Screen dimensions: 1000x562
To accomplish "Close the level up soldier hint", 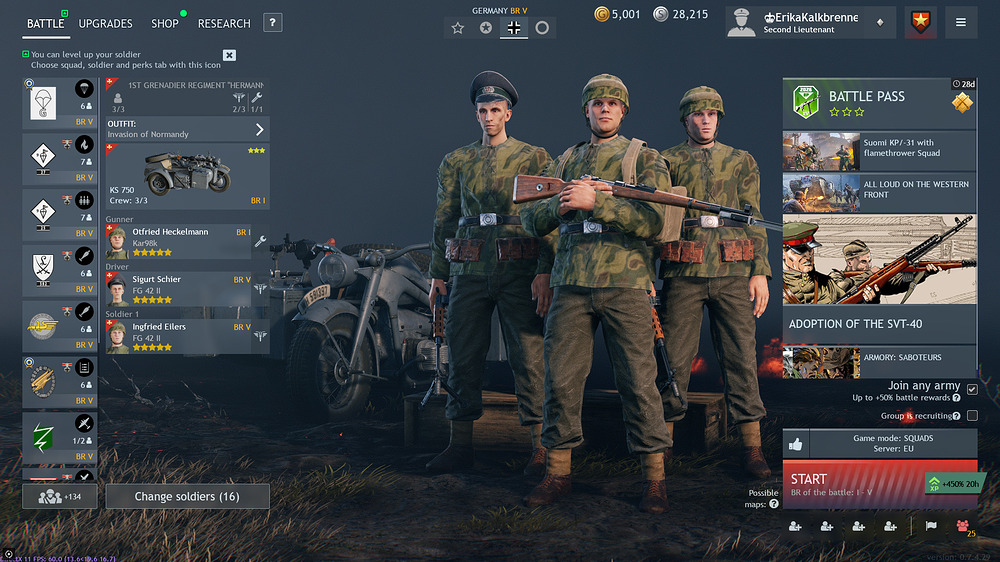I will [229, 55].
